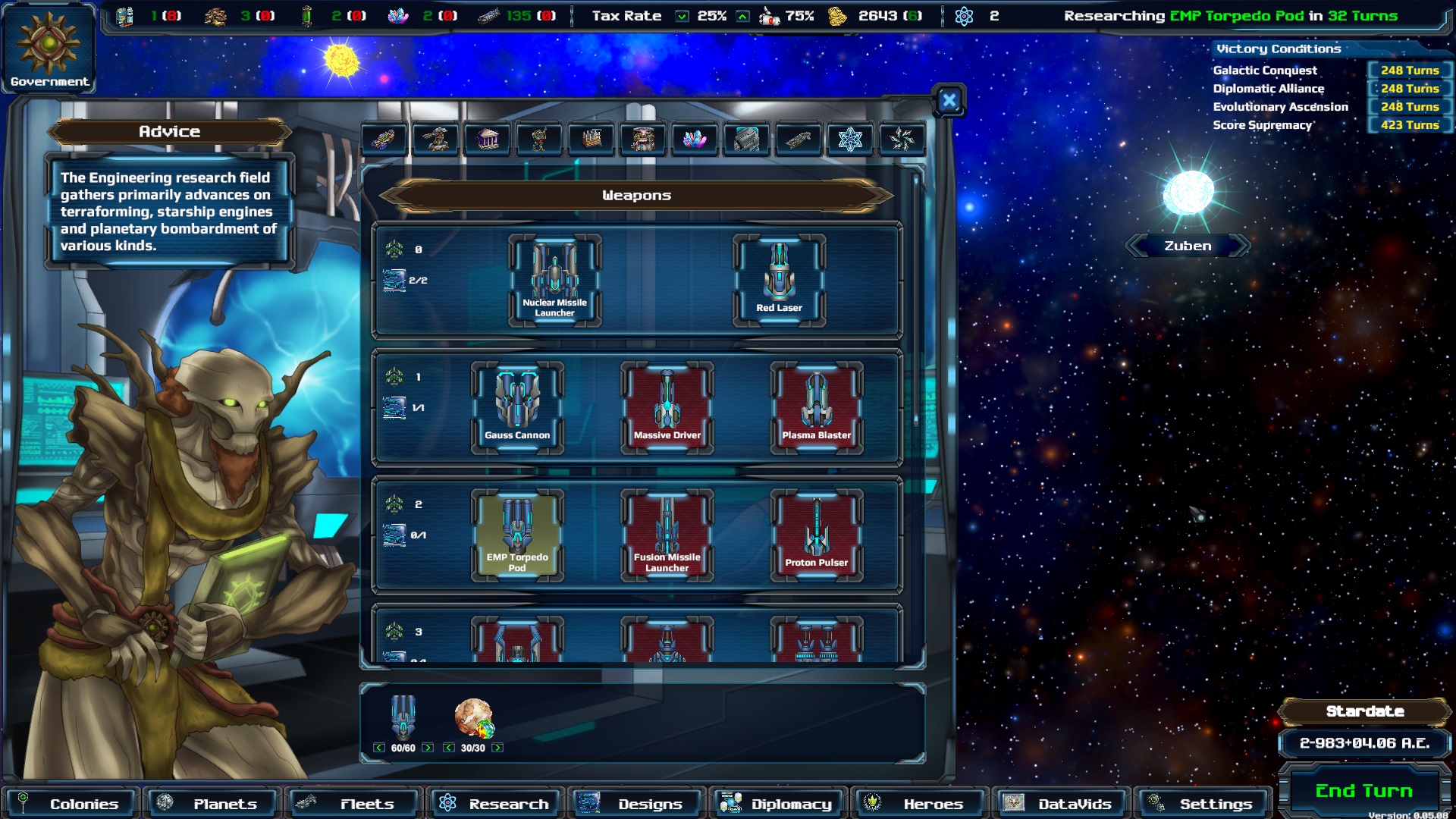This screenshot has height=819, width=1456.
Task: Open the Planets screen
Action: click(212, 803)
